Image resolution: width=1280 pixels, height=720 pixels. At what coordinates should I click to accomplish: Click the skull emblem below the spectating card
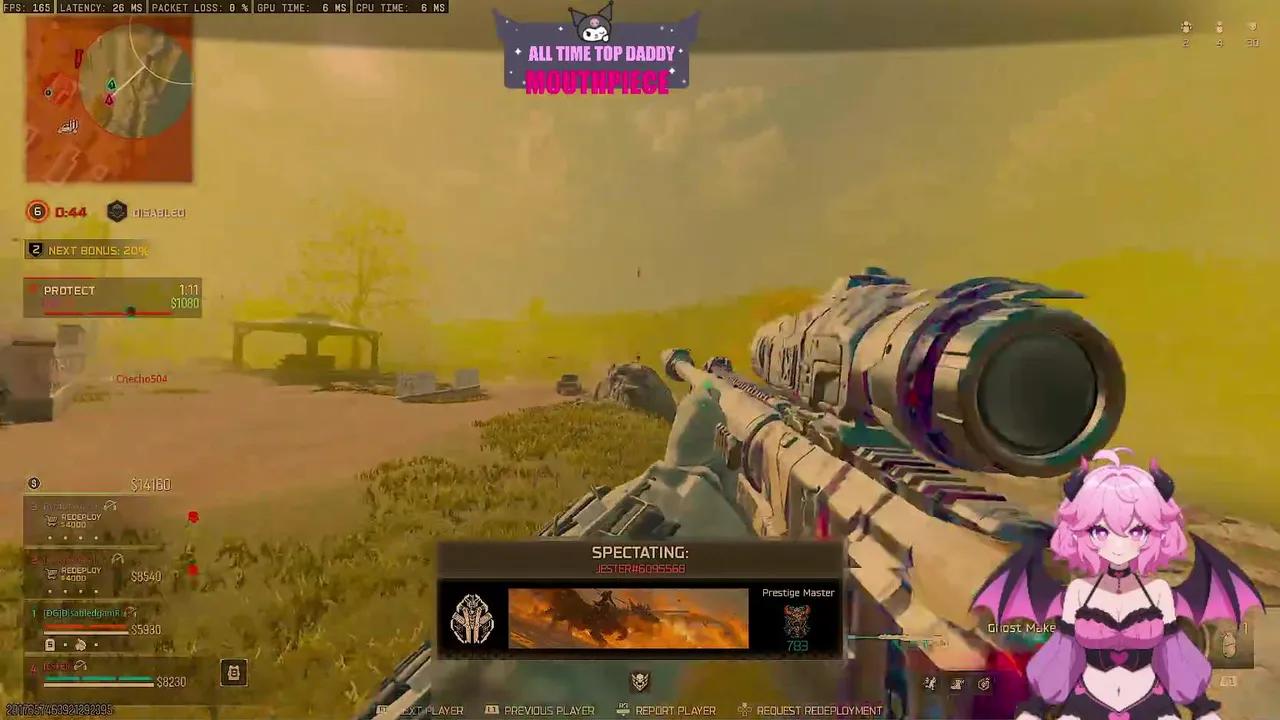click(640, 681)
